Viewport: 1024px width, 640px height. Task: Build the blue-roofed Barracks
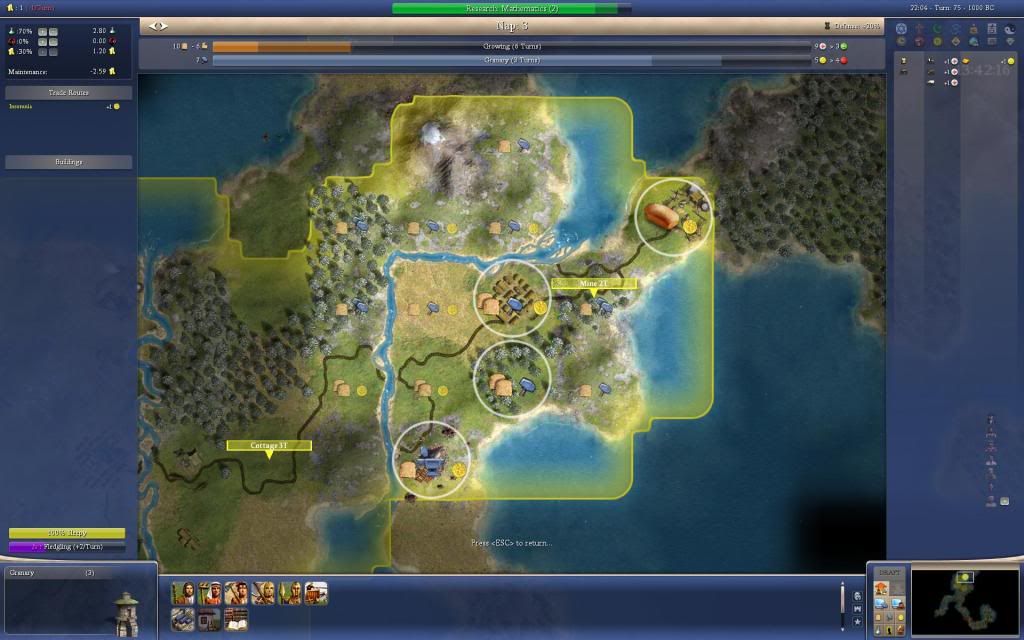click(x=182, y=620)
